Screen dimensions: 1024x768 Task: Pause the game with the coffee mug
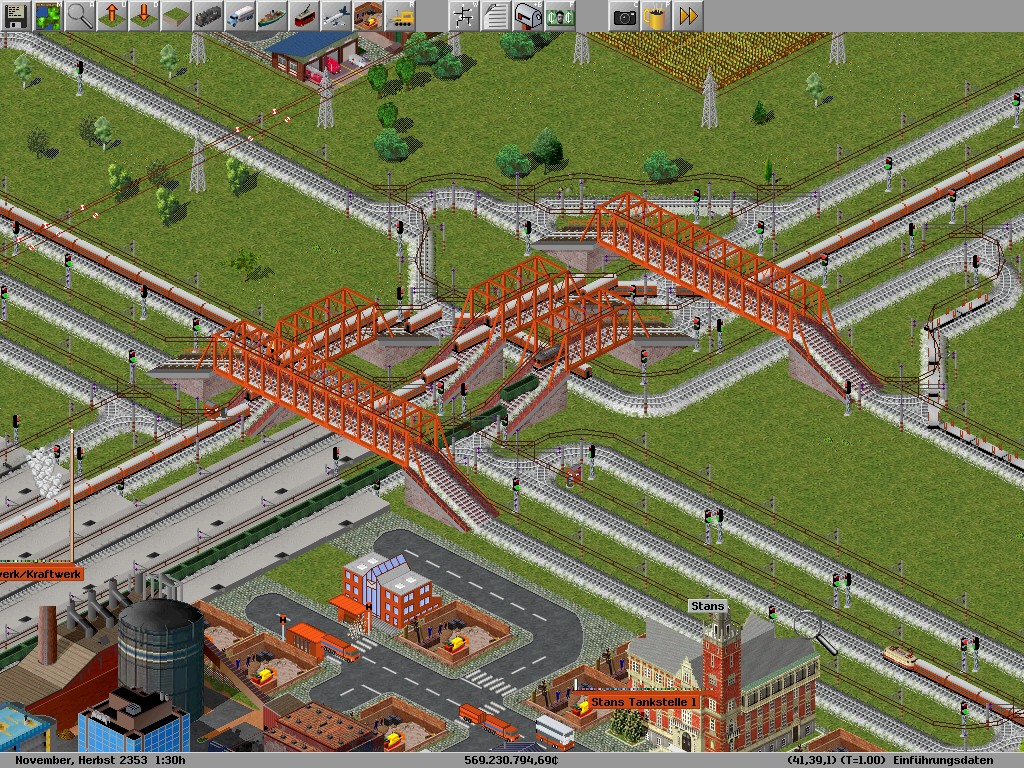coord(656,16)
